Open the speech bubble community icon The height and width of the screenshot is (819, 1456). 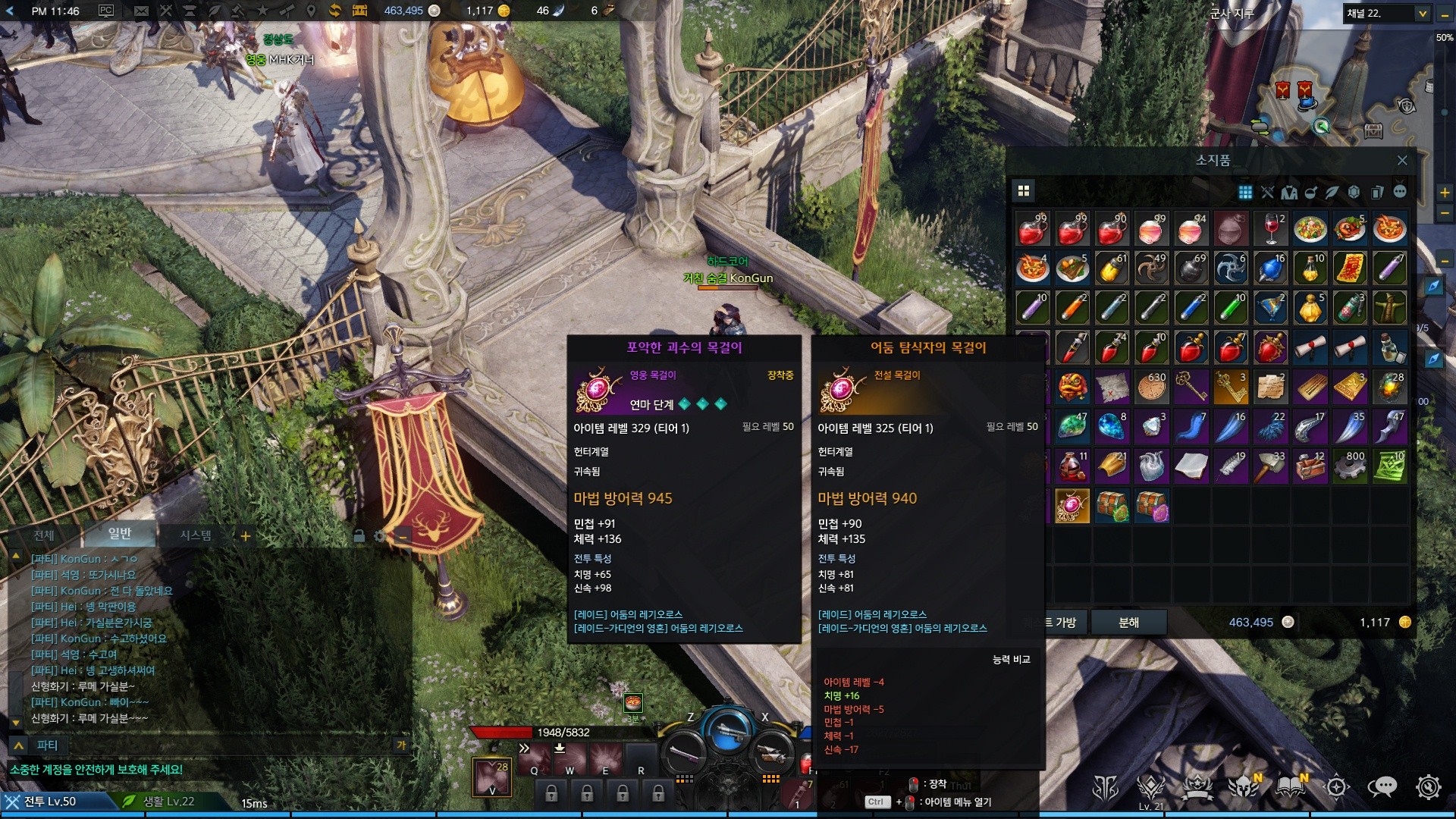click(1382, 787)
